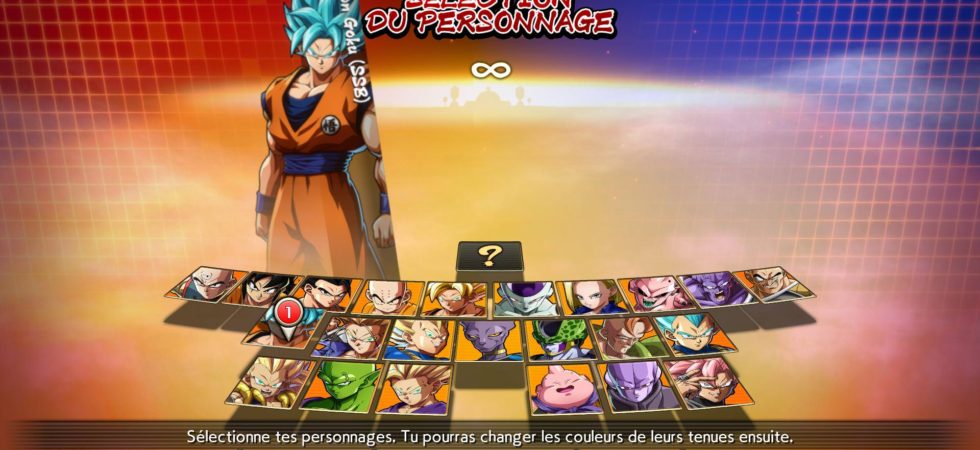This screenshot has height=450, width=980.
Task: Pick fat Majin Buu's portrait
Action: click(x=564, y=389)
